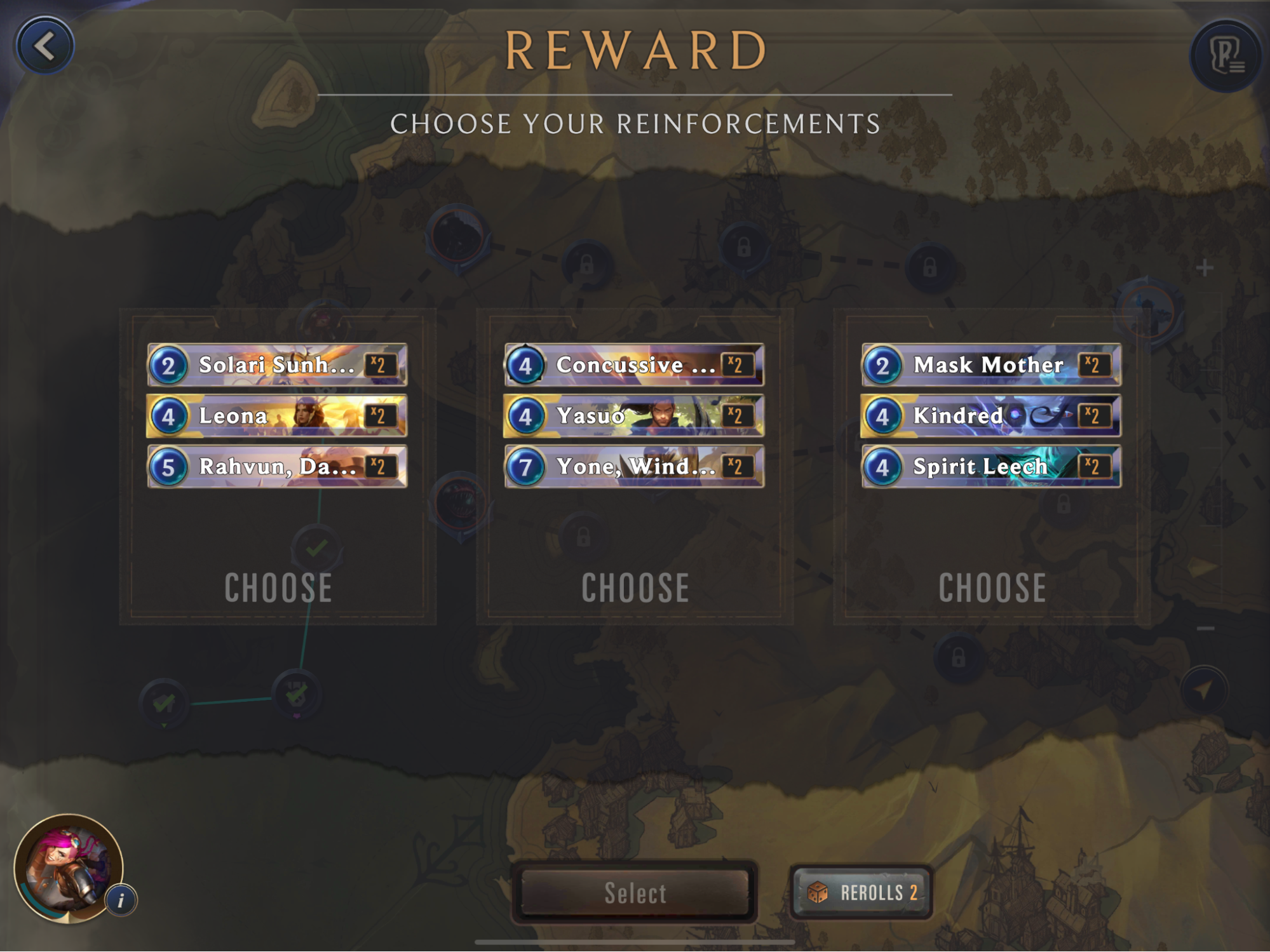Viewport: 1270px width, 952px height.
Task: Choose the Yasuo champion card
Action: click(634, 416)
